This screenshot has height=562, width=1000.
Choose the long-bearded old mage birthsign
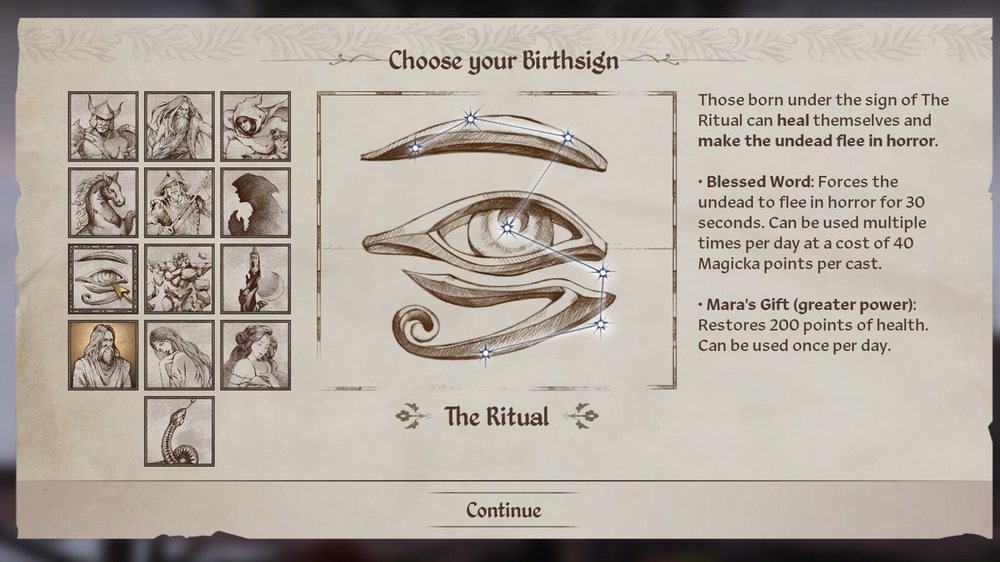(179, 127)
